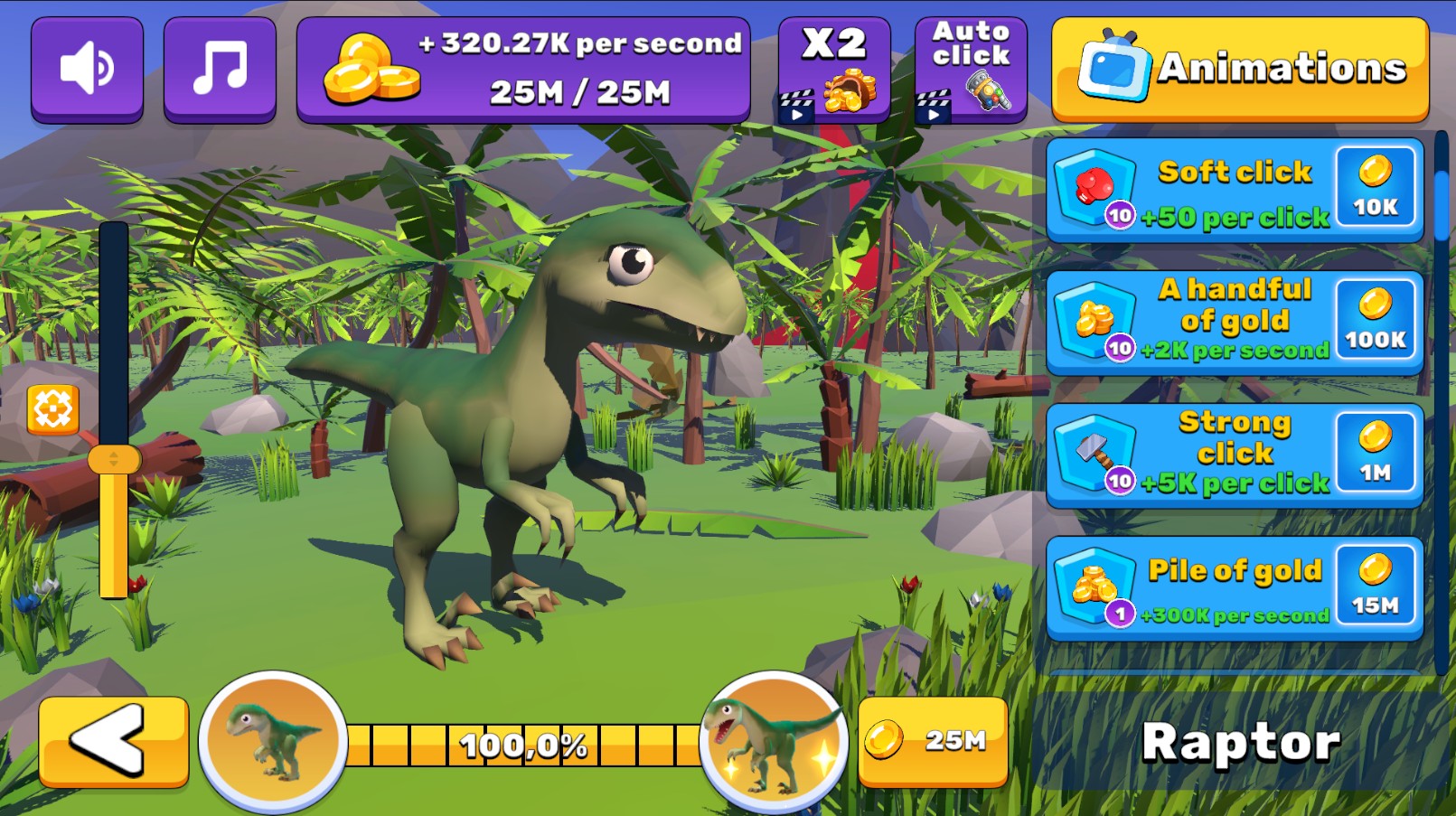The image size is (1456, 816).
Task: Select the evolved raptor thumbnail
Action: click(x=770, y=739)
